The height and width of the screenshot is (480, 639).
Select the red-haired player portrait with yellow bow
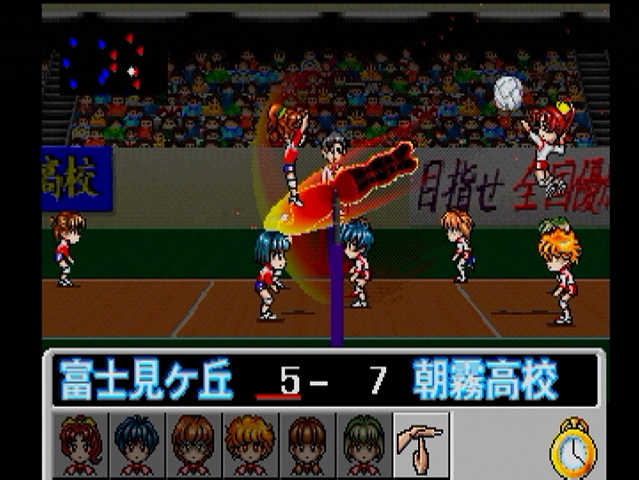click(x=81, y=444)
